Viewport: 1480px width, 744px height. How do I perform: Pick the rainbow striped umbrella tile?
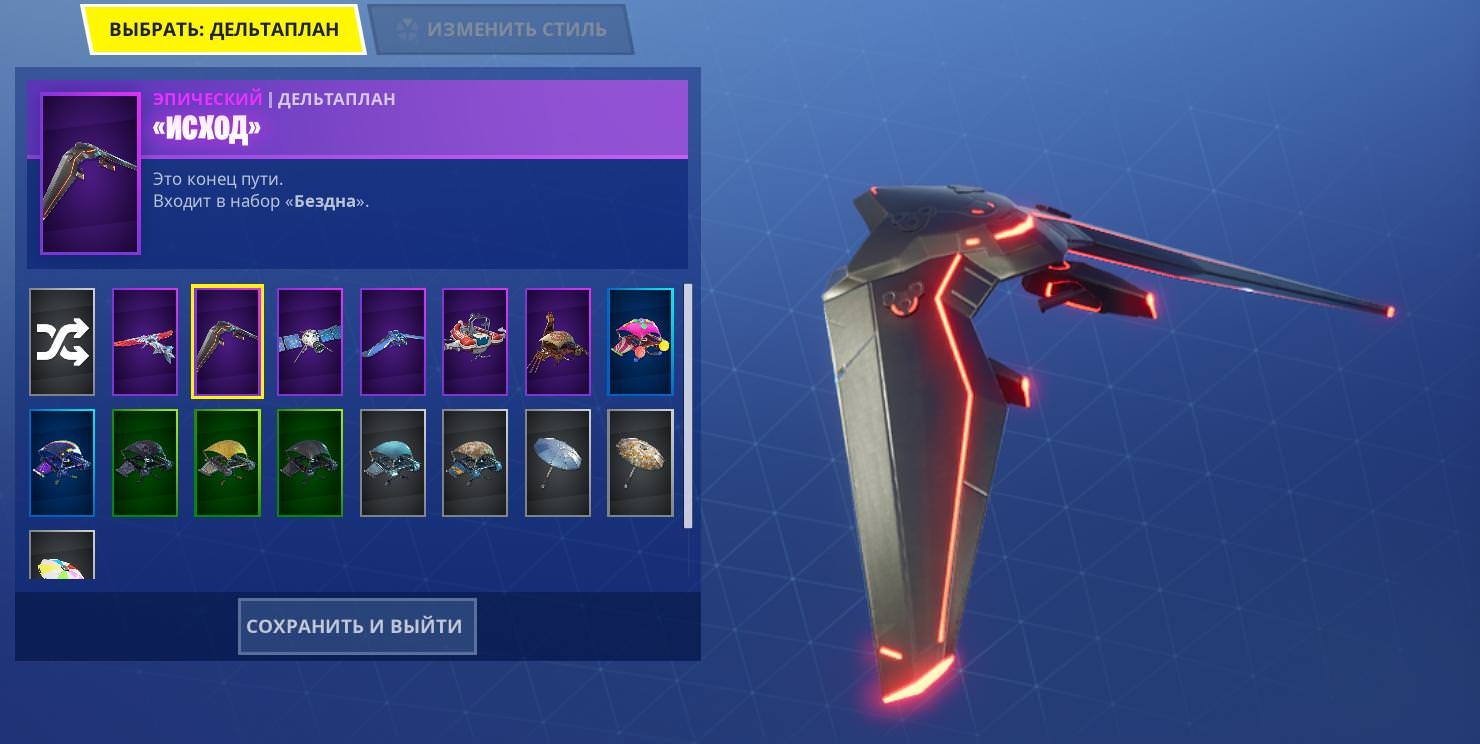pos(62,557)
